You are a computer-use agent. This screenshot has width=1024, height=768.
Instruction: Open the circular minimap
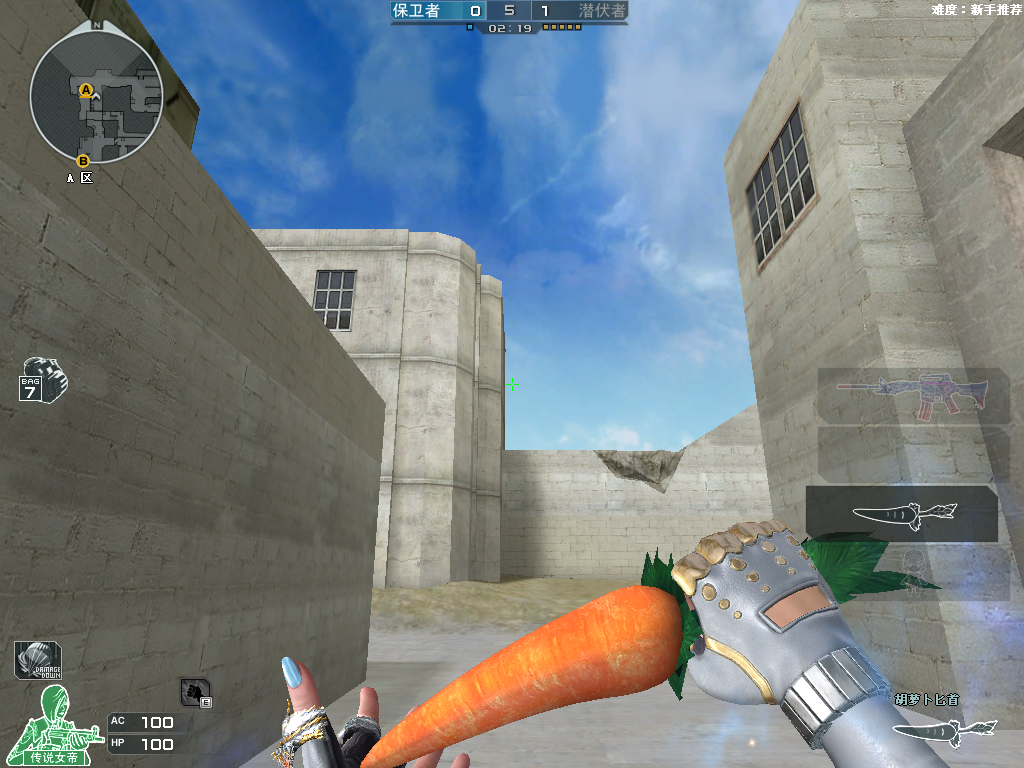click(96, 97)
